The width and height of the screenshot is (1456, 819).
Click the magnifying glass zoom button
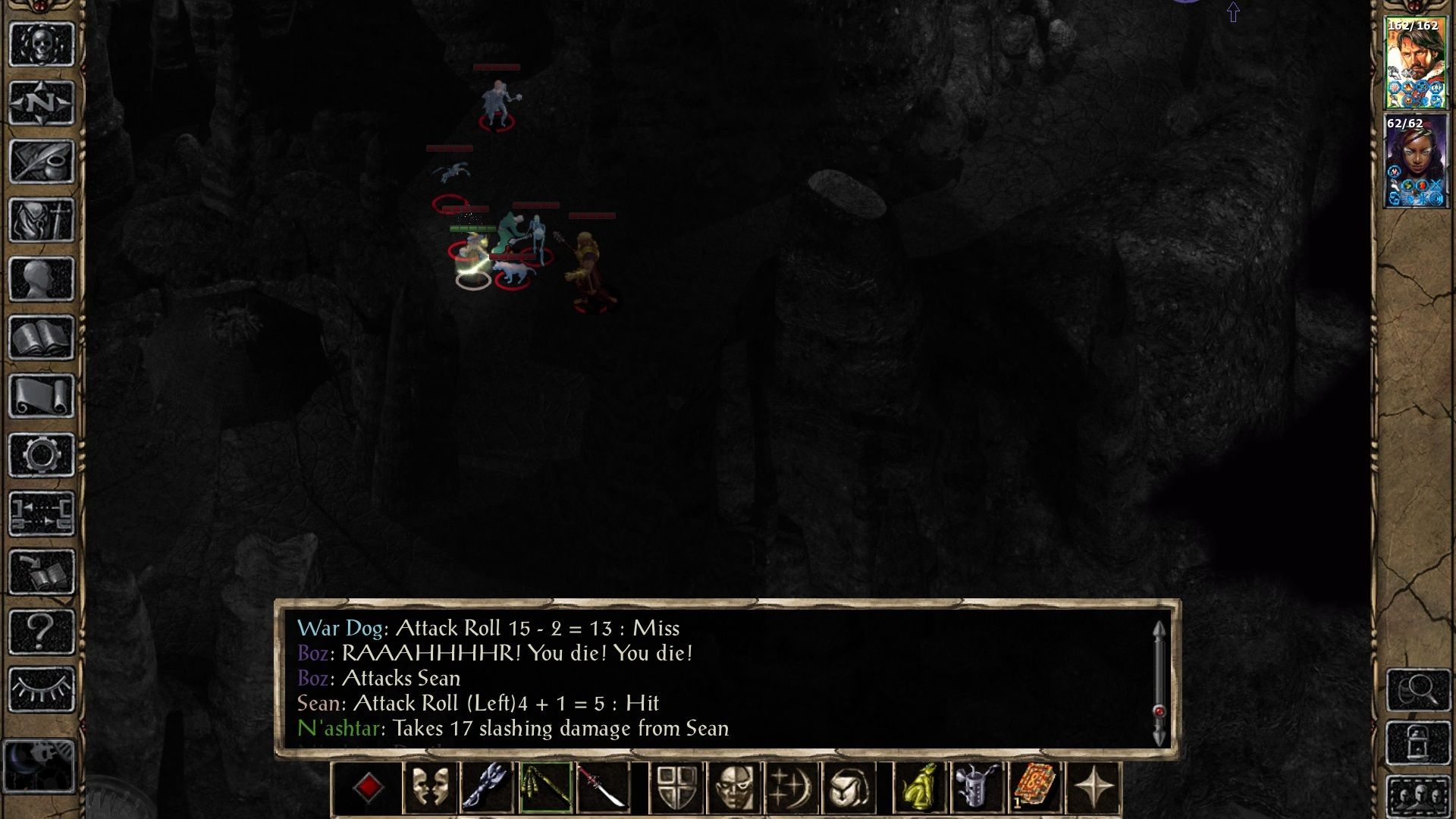click(x=1418, y=689)
